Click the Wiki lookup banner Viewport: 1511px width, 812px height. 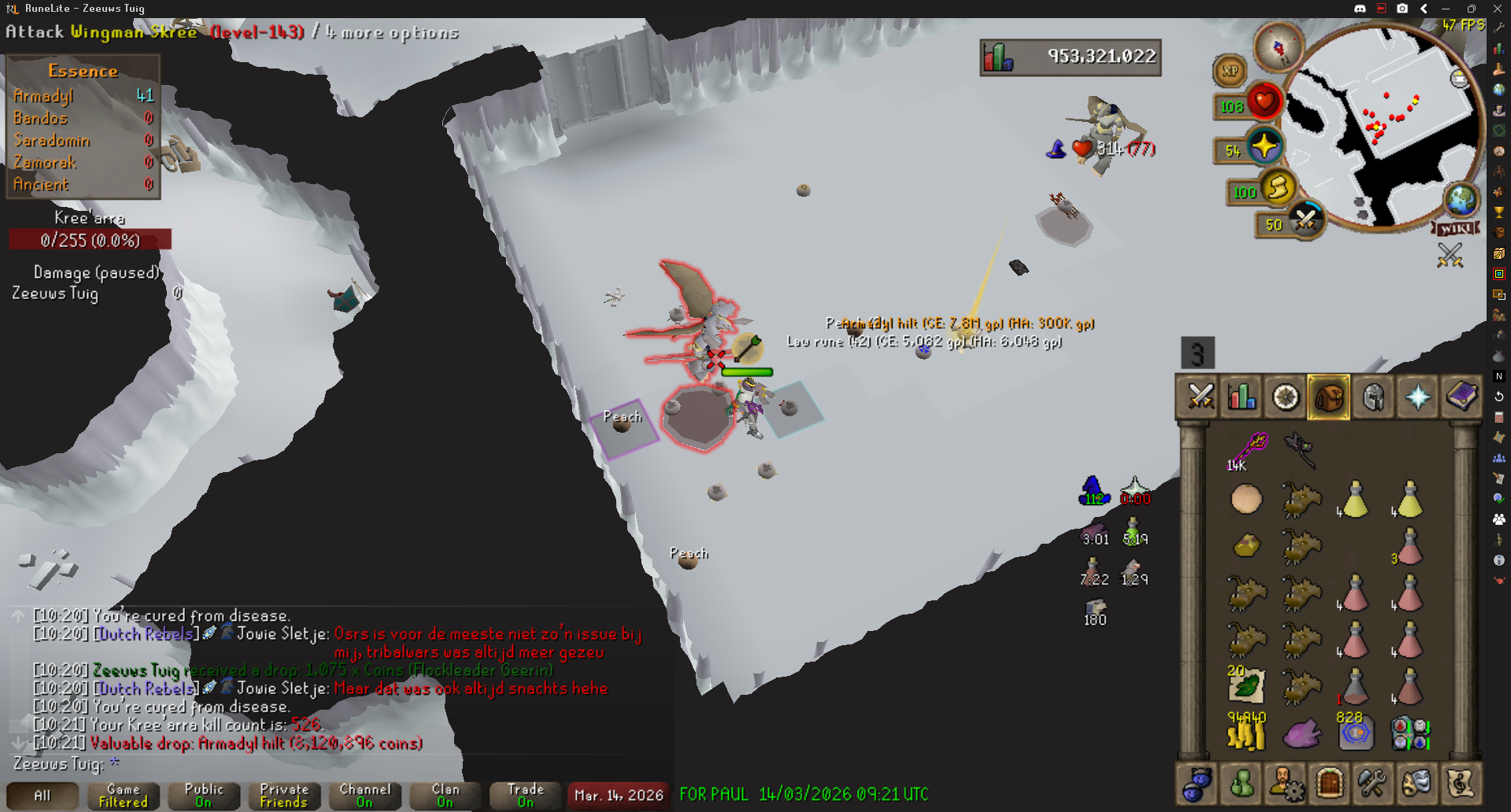1455,228
